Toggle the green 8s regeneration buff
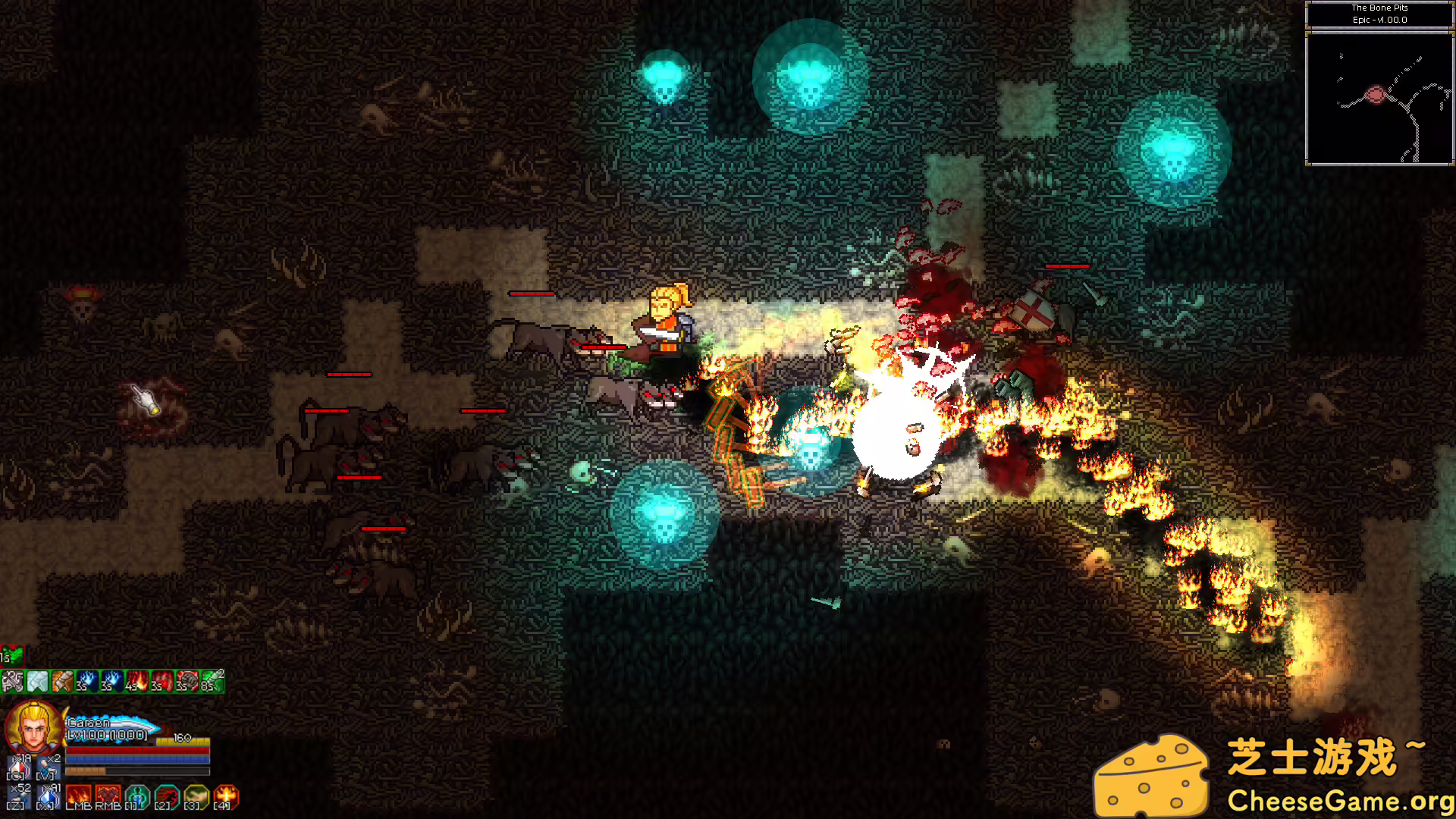 click(x=212, y=682)
